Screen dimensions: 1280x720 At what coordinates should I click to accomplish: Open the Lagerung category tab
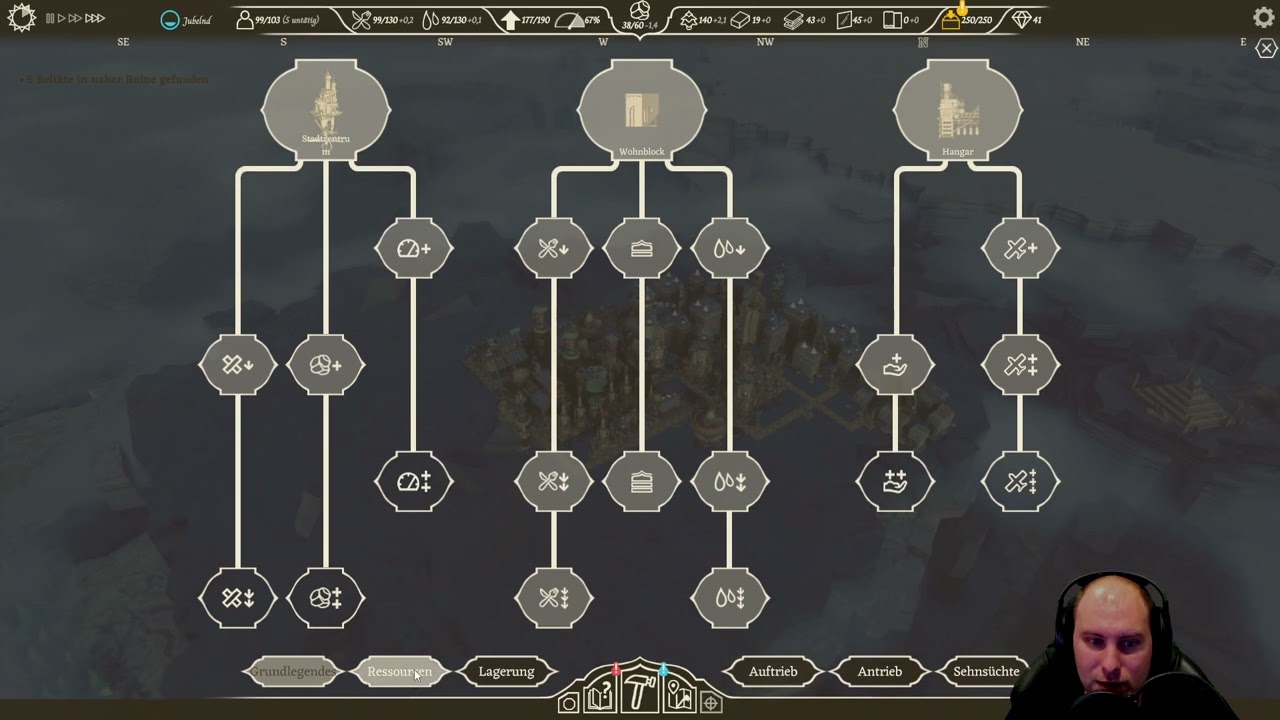[506, 671]
